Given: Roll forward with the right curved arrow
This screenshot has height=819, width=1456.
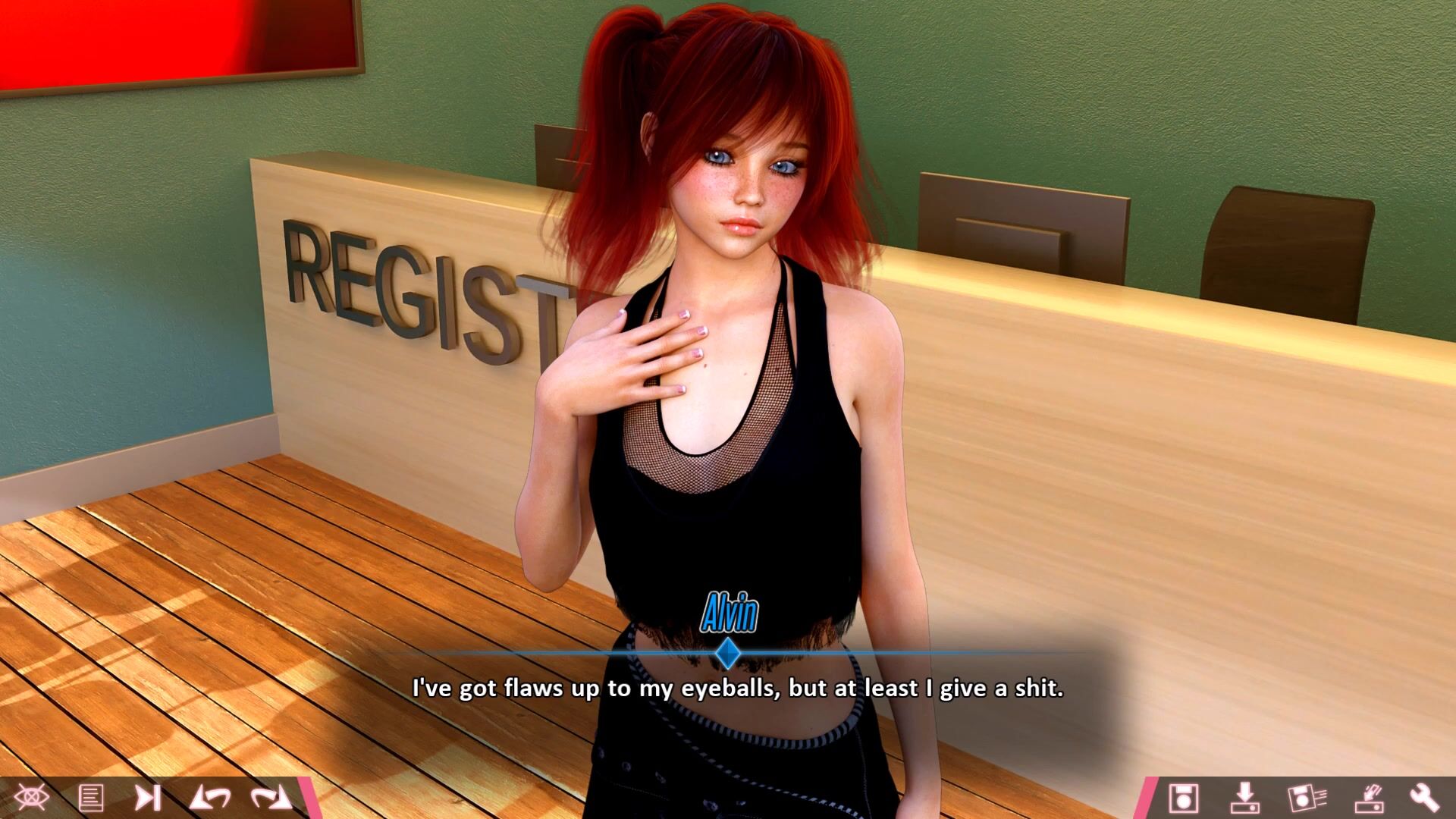Looking at the screenshot, I should (271, 798).
